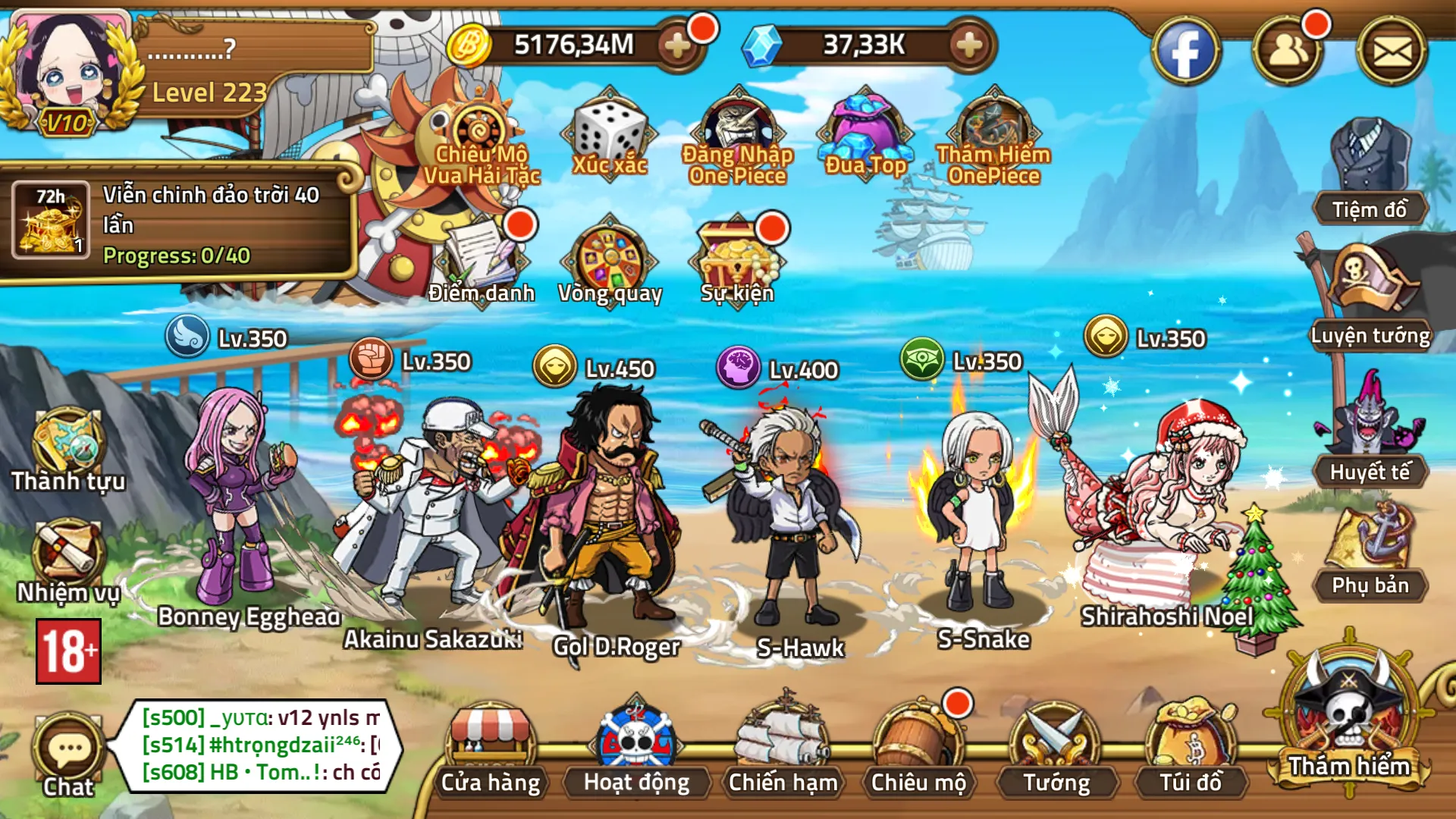This screenshot has height=819, width=1456.
Task: Start Thám hiểm exploration
Action: (x=1349, y=720)
